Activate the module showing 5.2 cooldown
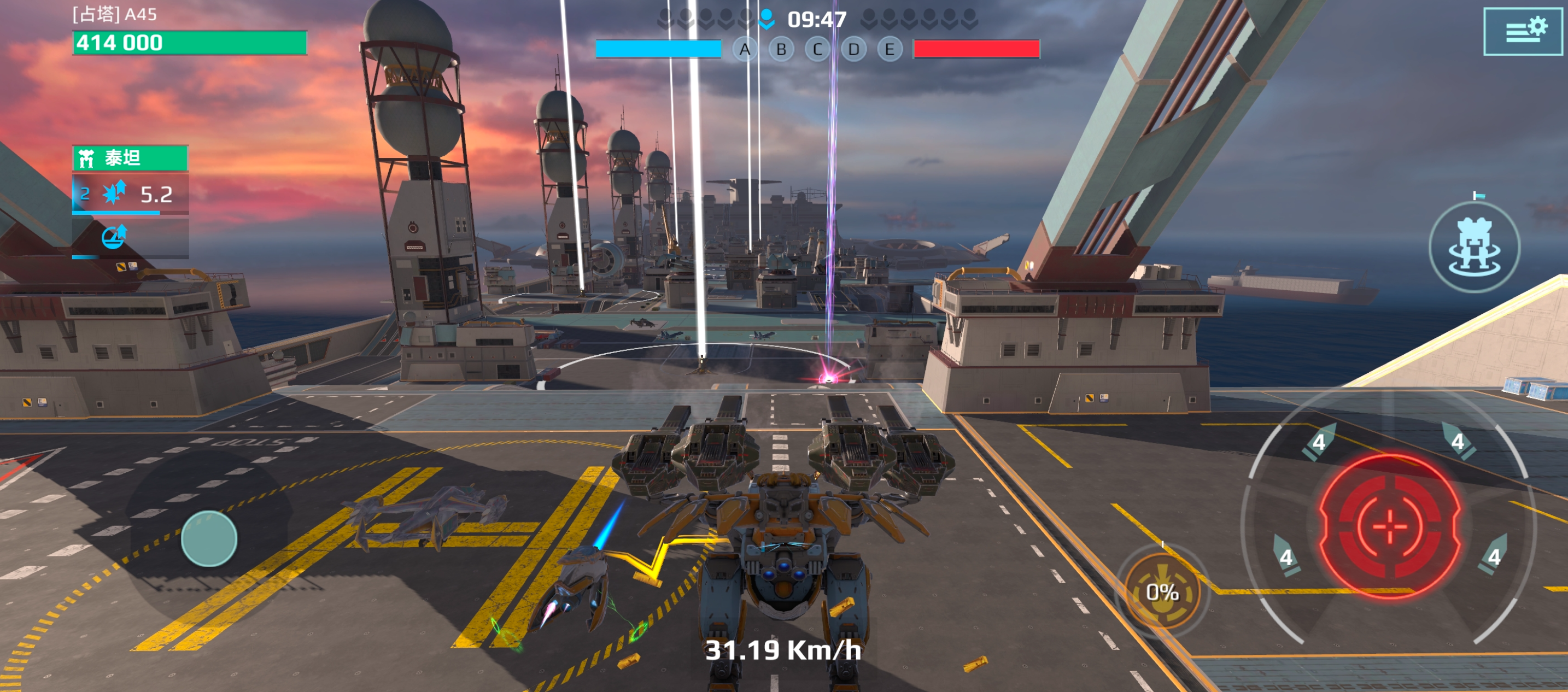 click(x=130, y=195)
